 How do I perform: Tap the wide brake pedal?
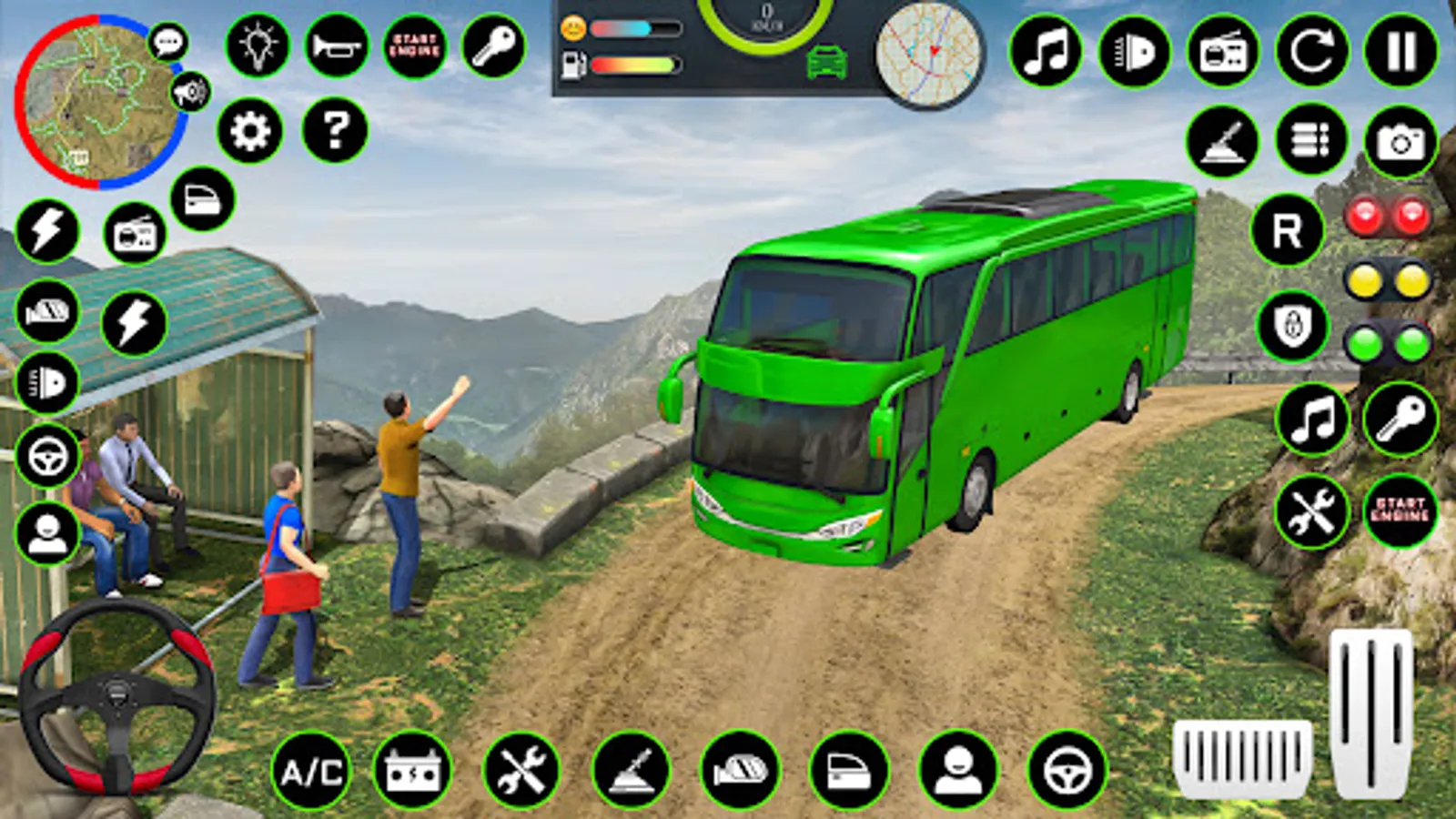pos(1242,756)
